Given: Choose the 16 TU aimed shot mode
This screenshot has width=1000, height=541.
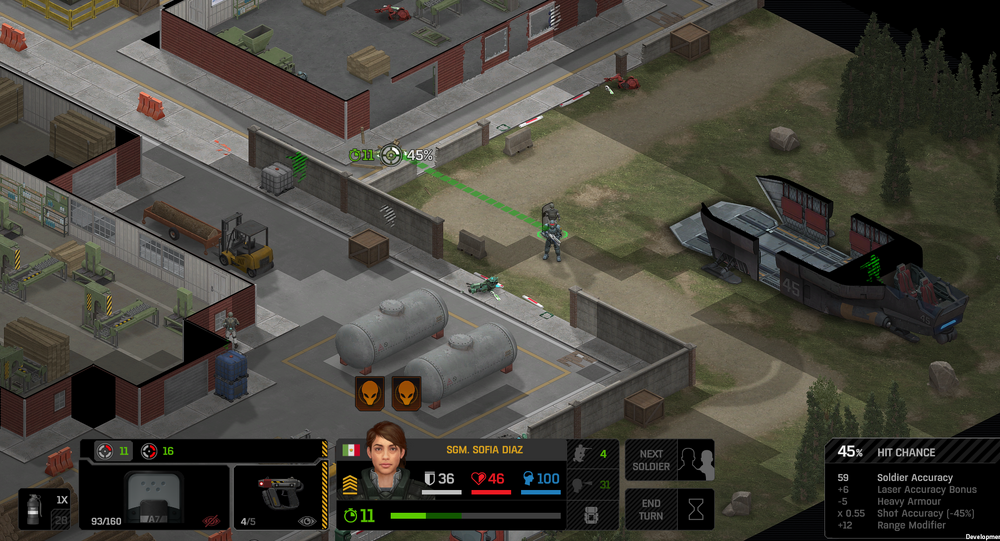Looking at the screenshot, I should (157, 451).
